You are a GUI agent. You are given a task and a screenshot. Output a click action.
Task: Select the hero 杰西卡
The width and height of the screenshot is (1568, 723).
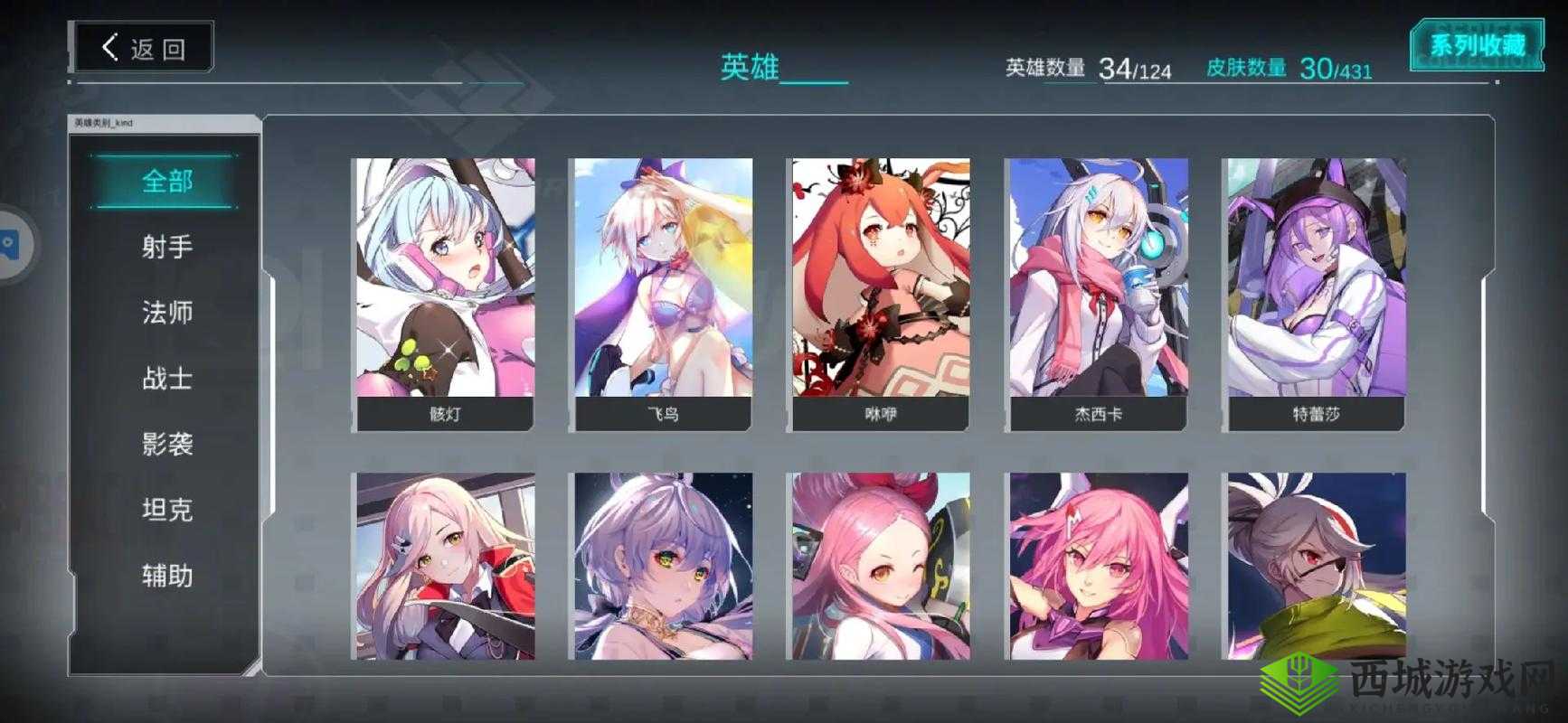[x=1097, y=289]
